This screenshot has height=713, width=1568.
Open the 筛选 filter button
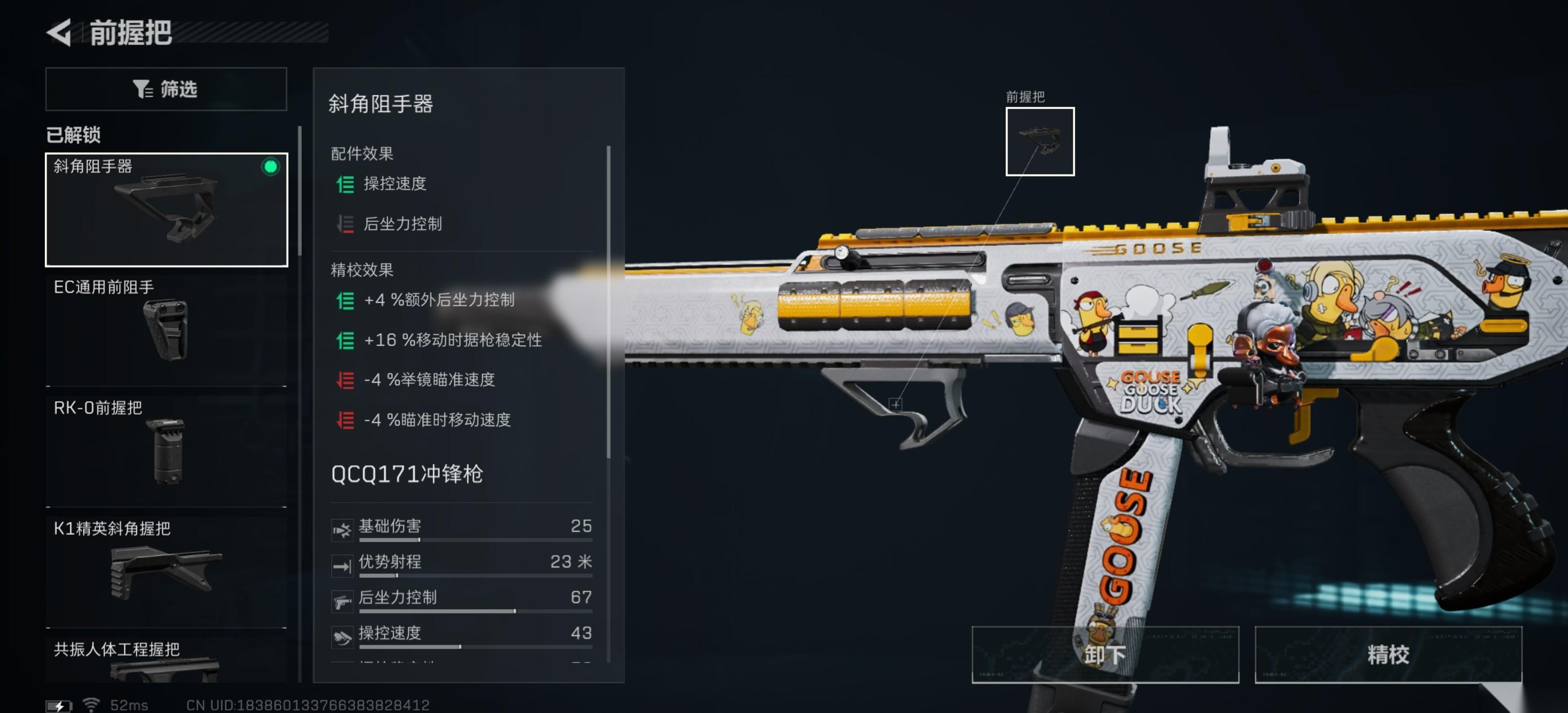point(166,89)
